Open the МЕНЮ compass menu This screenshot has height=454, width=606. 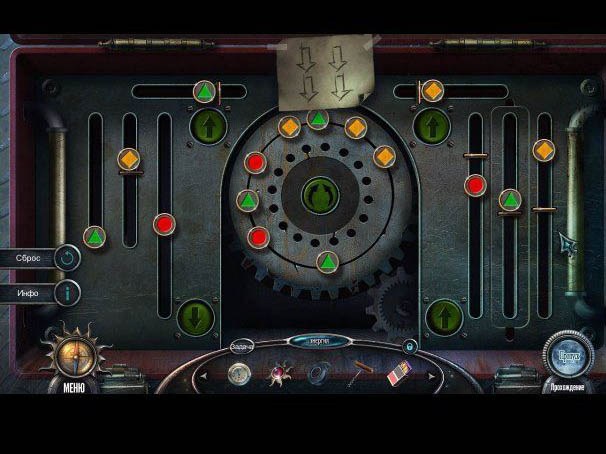(74, 356)
